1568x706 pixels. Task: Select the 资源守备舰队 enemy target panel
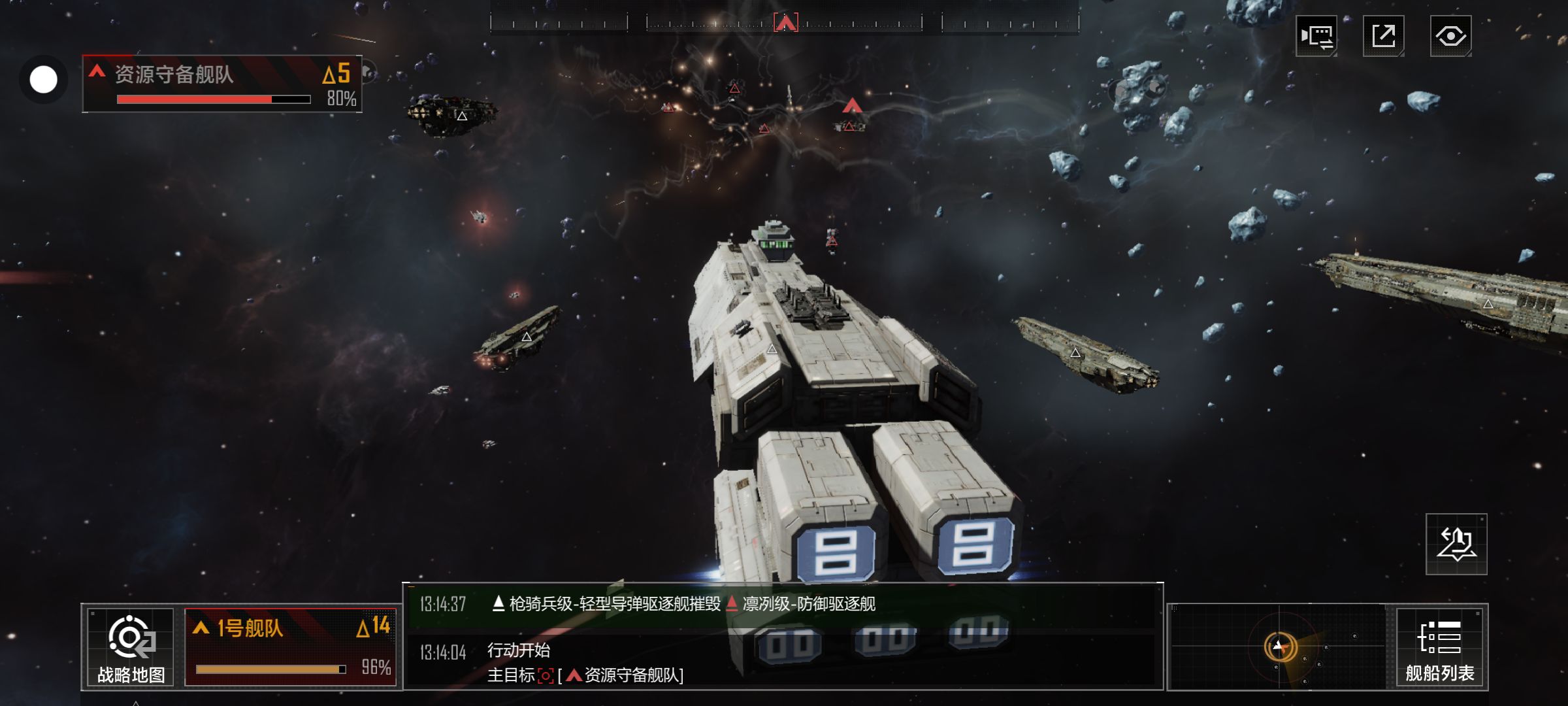click(222, 84)
